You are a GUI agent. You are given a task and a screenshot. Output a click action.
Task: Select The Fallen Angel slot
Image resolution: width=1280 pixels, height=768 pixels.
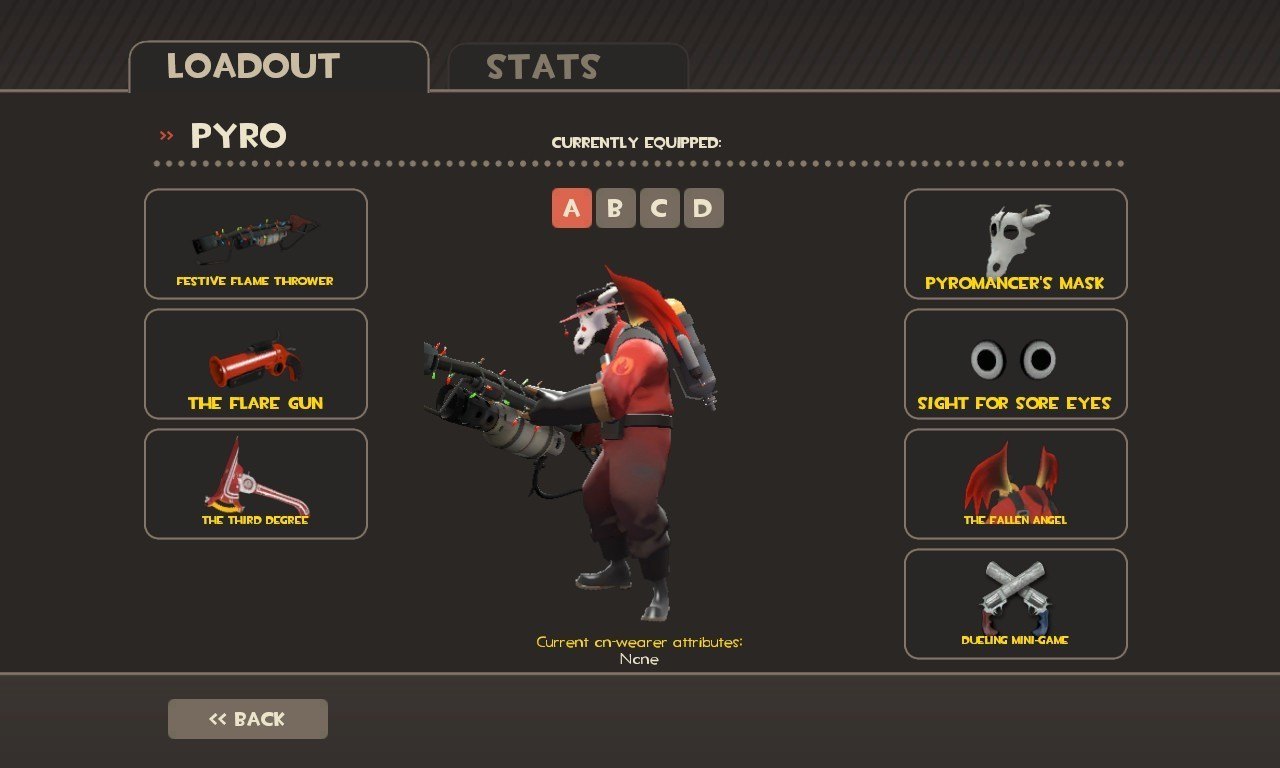coord(1016,484)
